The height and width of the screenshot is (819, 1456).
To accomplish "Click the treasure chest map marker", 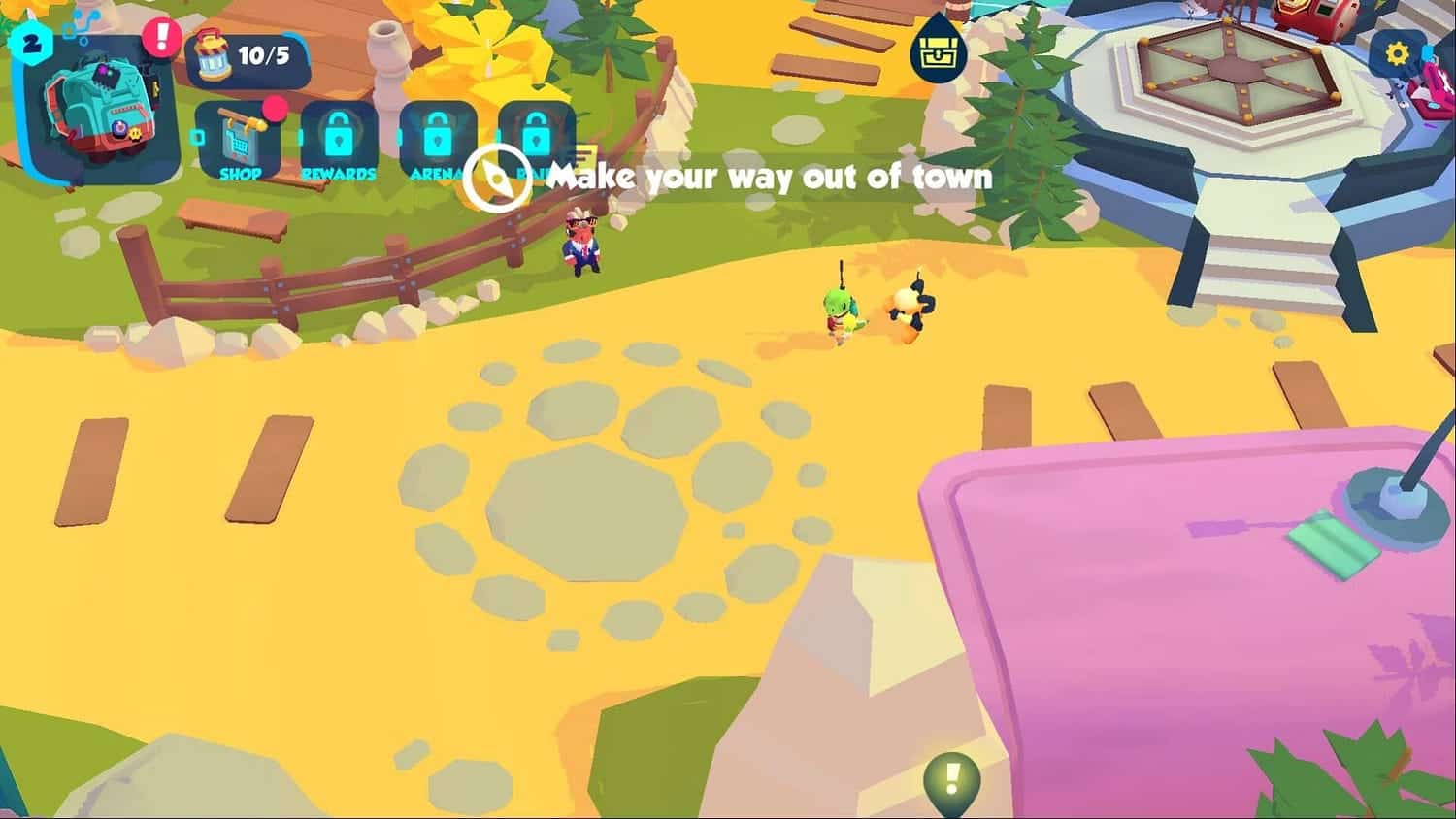I will pos(940,53).
